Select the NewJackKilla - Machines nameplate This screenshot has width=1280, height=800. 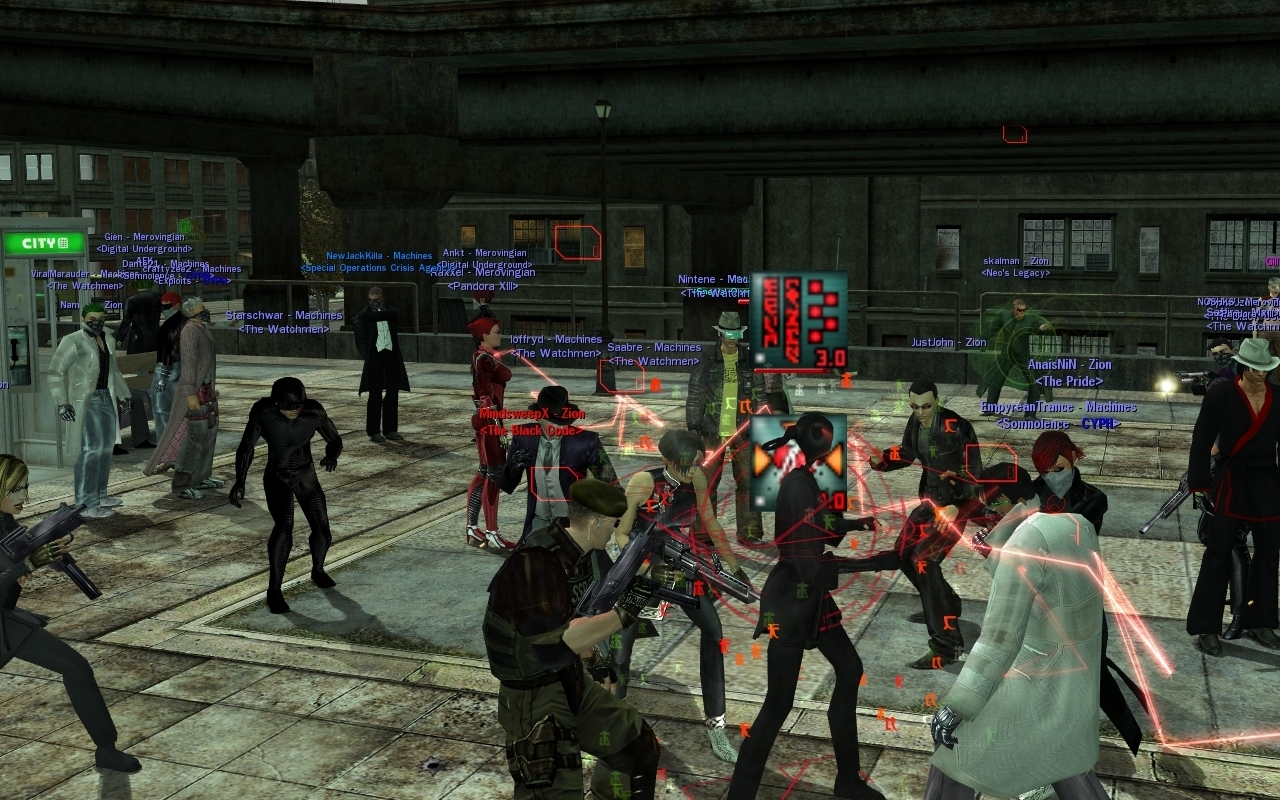[379, 256]
